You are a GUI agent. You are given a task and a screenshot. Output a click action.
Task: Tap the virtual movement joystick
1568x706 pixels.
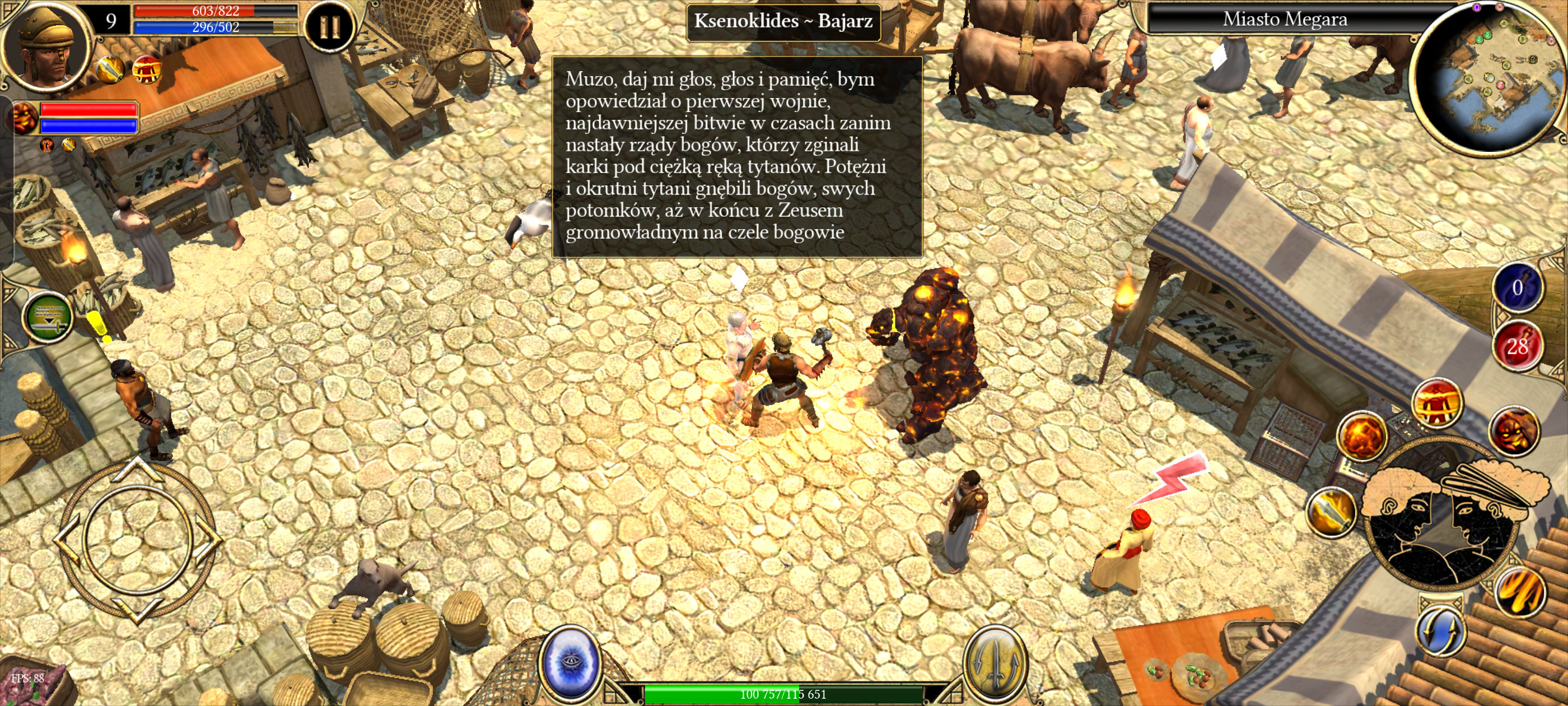coord(138,539)
